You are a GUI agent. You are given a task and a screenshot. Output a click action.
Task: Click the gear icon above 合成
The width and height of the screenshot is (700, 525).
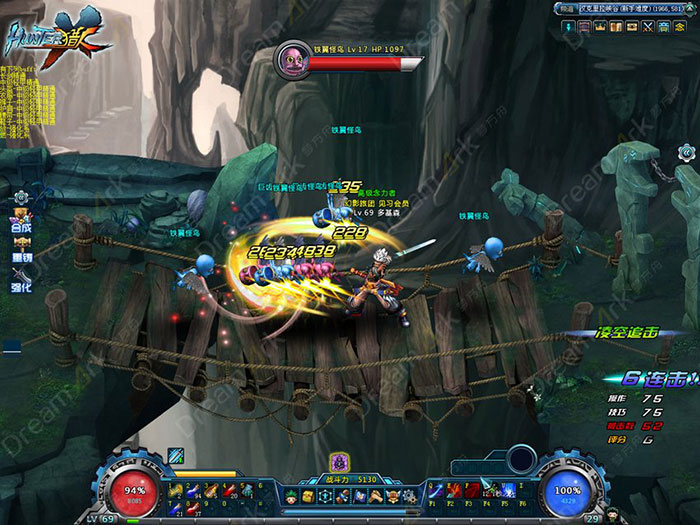(x=20, y=196)
